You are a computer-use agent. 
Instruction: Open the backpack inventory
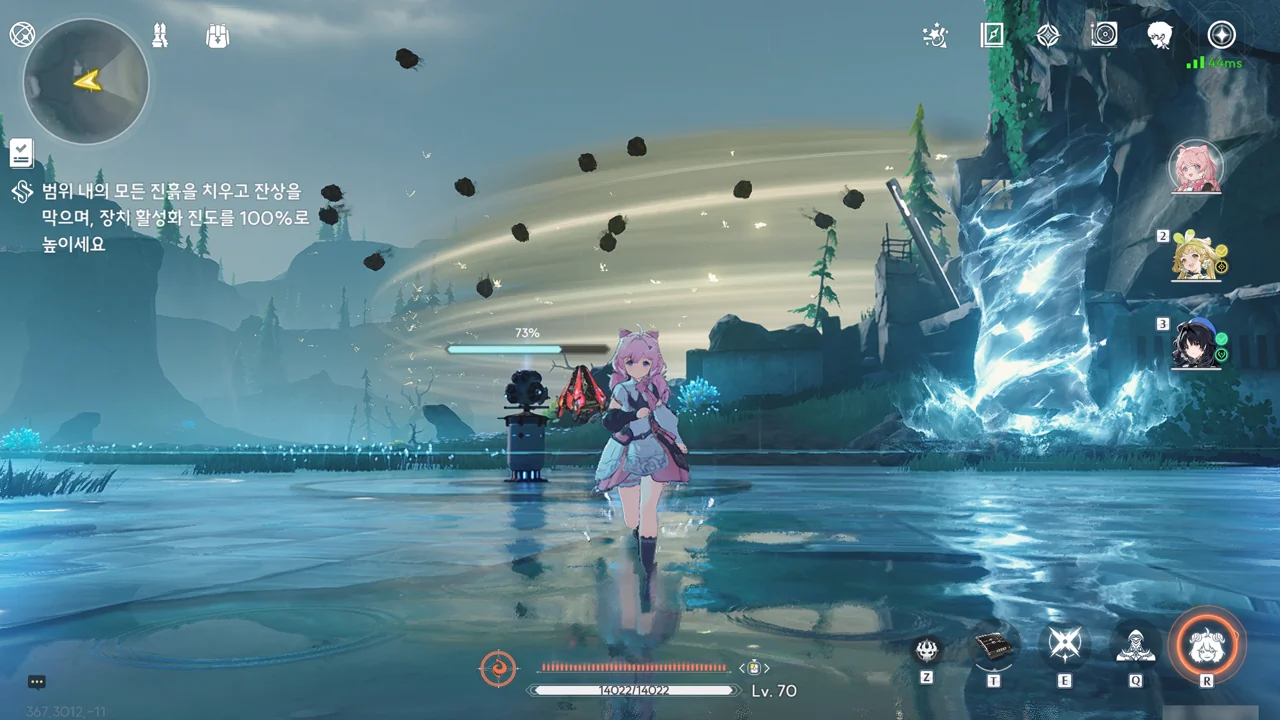coord(217,35)
